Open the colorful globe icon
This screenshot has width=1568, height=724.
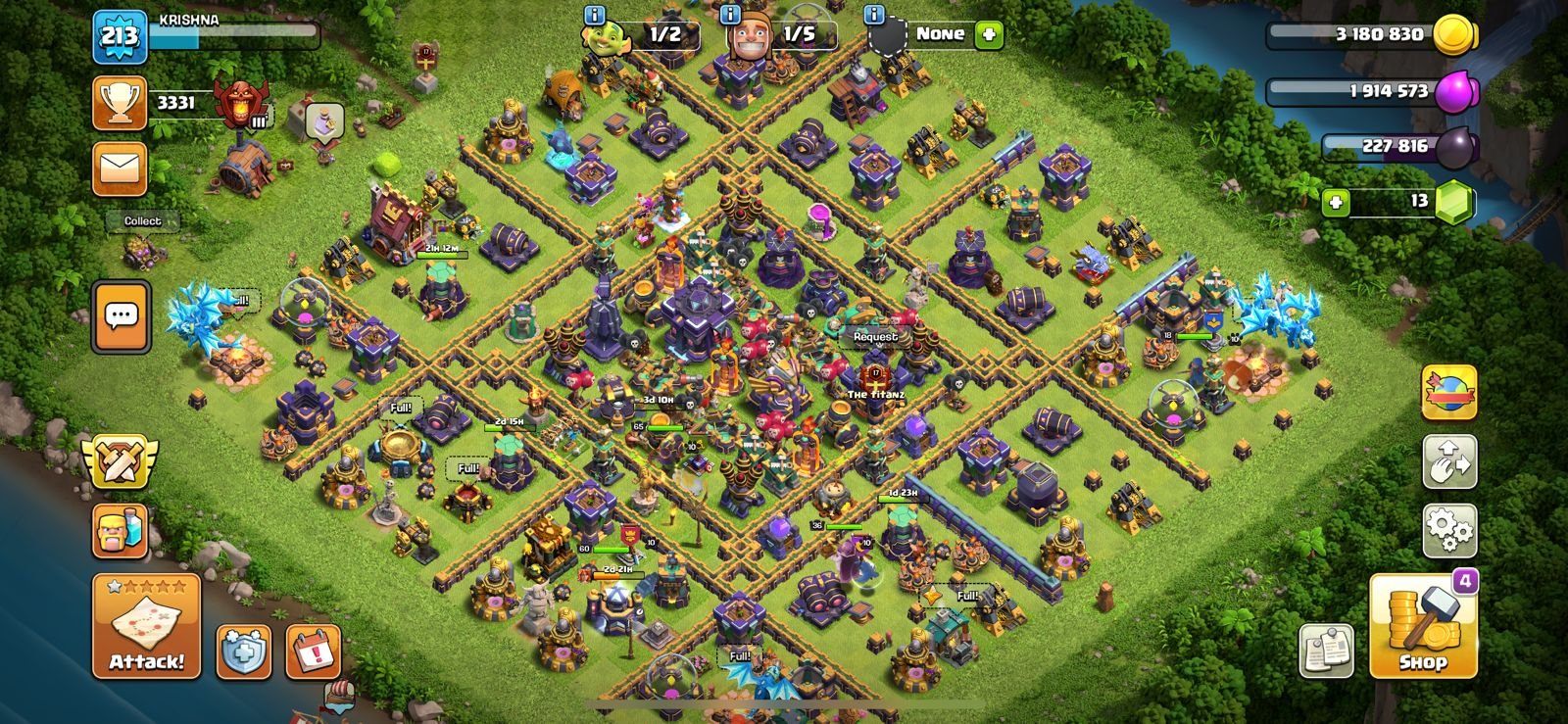(x=1449, y=392)
